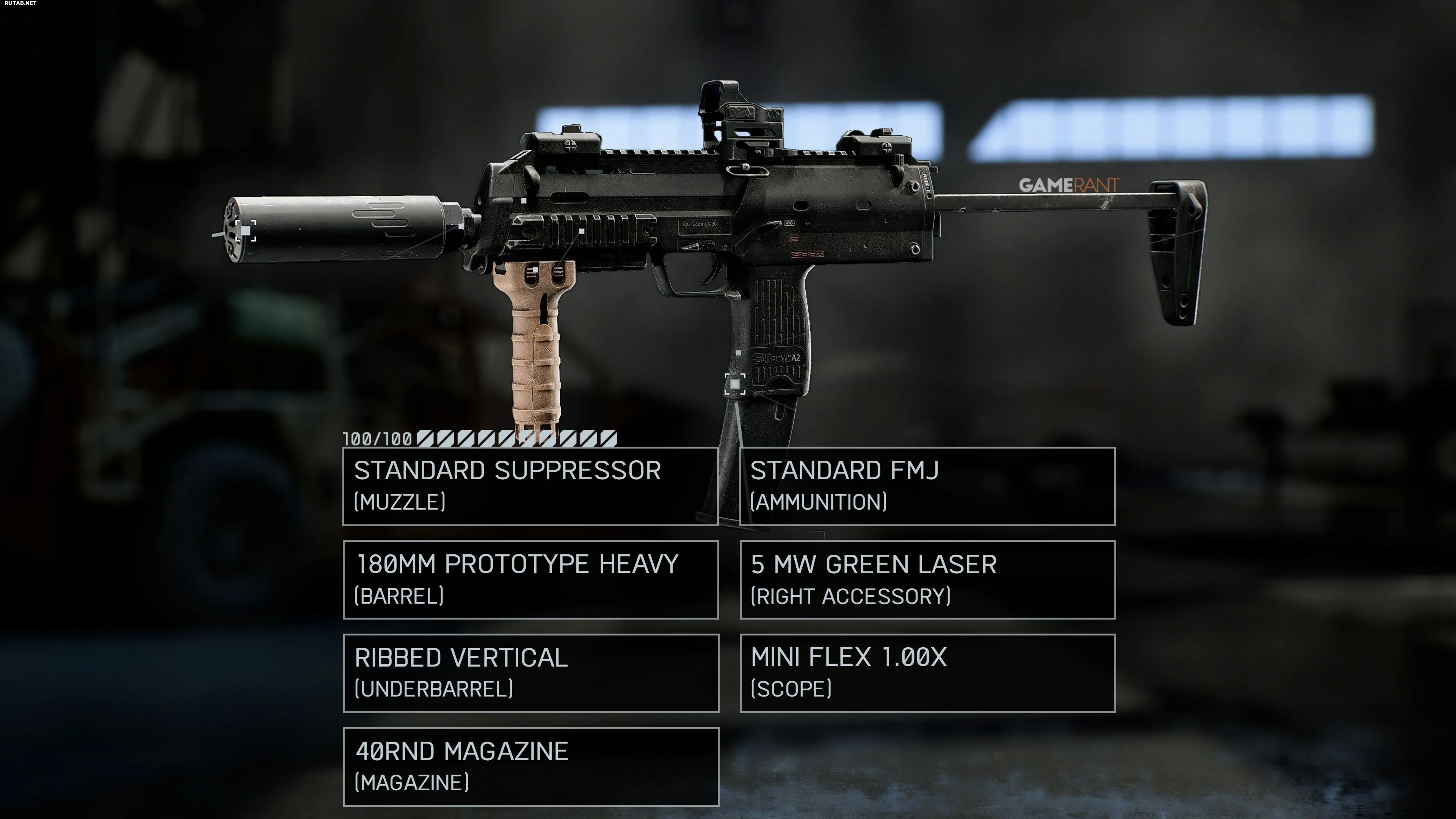Click the muzzle attachment marker on suppressor
Screen dimensions: 1456x819
click(246, 231)
